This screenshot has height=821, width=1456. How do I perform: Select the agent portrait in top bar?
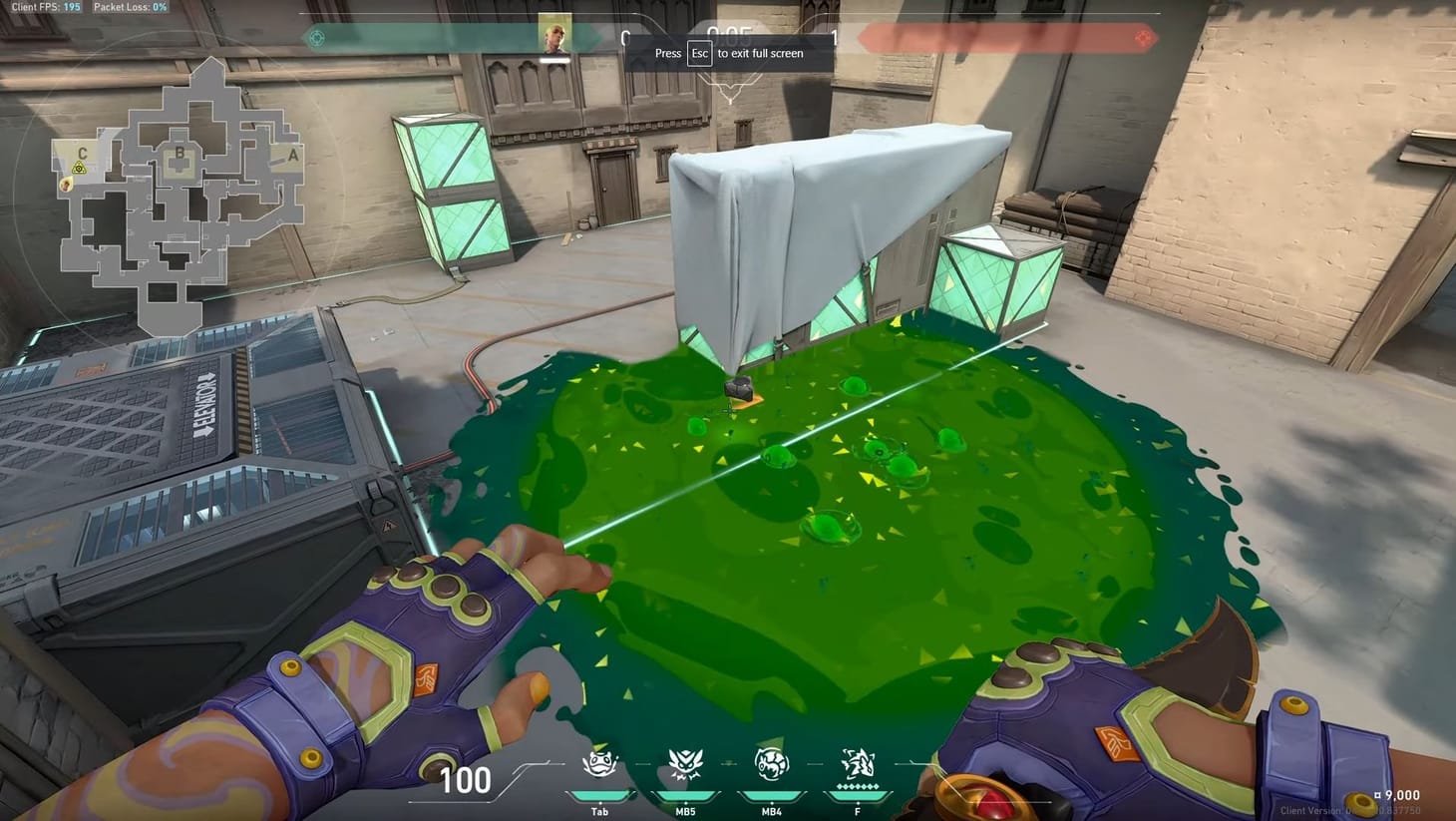pyautogui.click(x=554, y=35)
